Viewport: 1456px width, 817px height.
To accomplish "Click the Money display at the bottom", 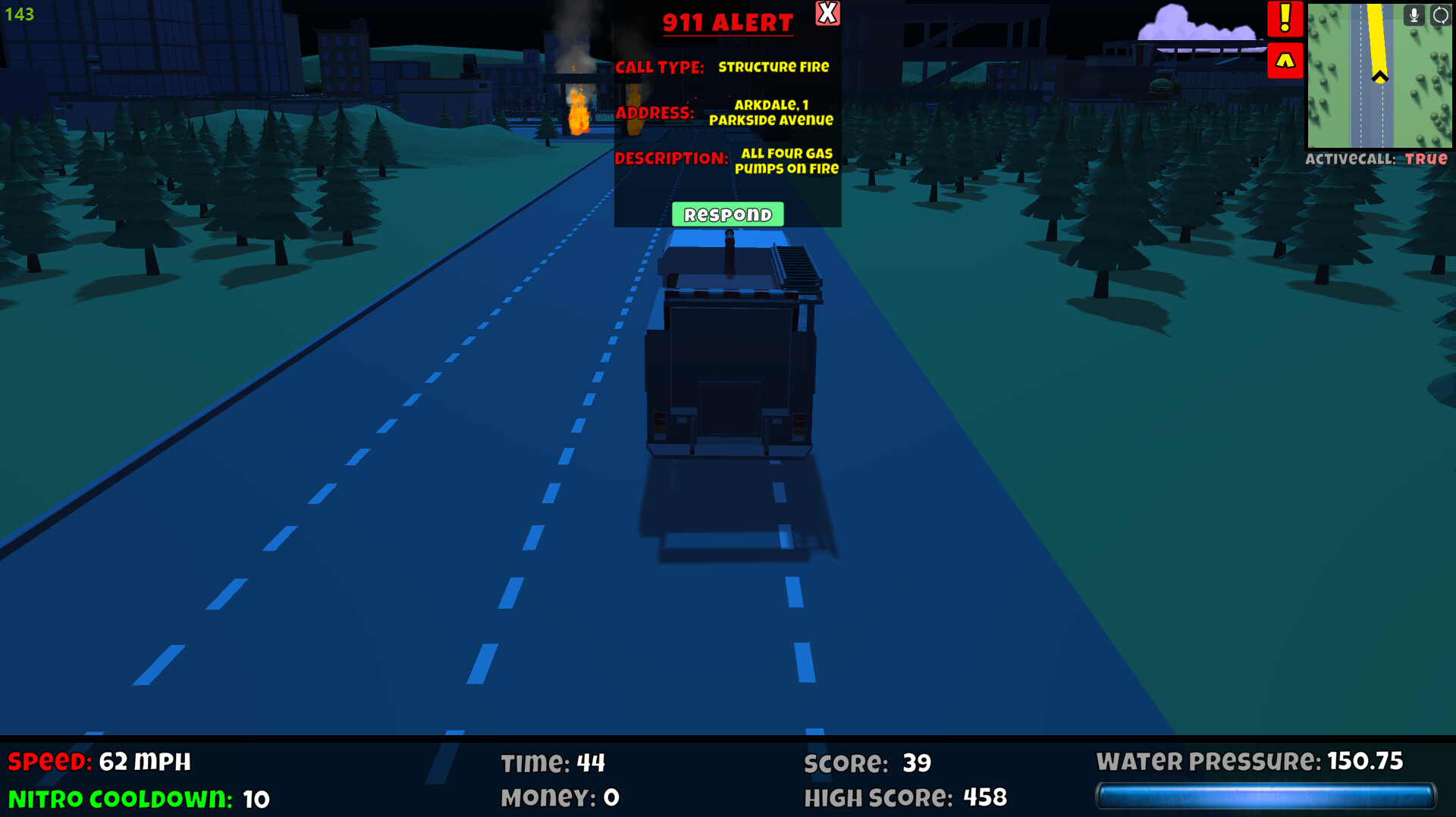I will (x=560, y=797).
